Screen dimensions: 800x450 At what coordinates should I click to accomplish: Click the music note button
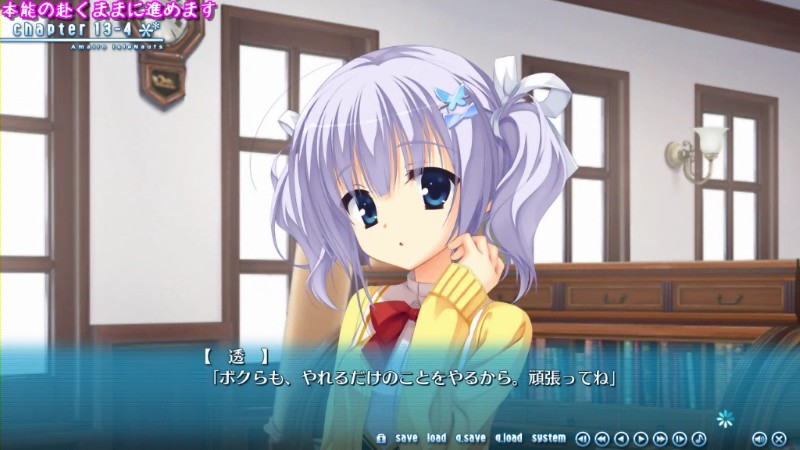[x=699, y=438]
